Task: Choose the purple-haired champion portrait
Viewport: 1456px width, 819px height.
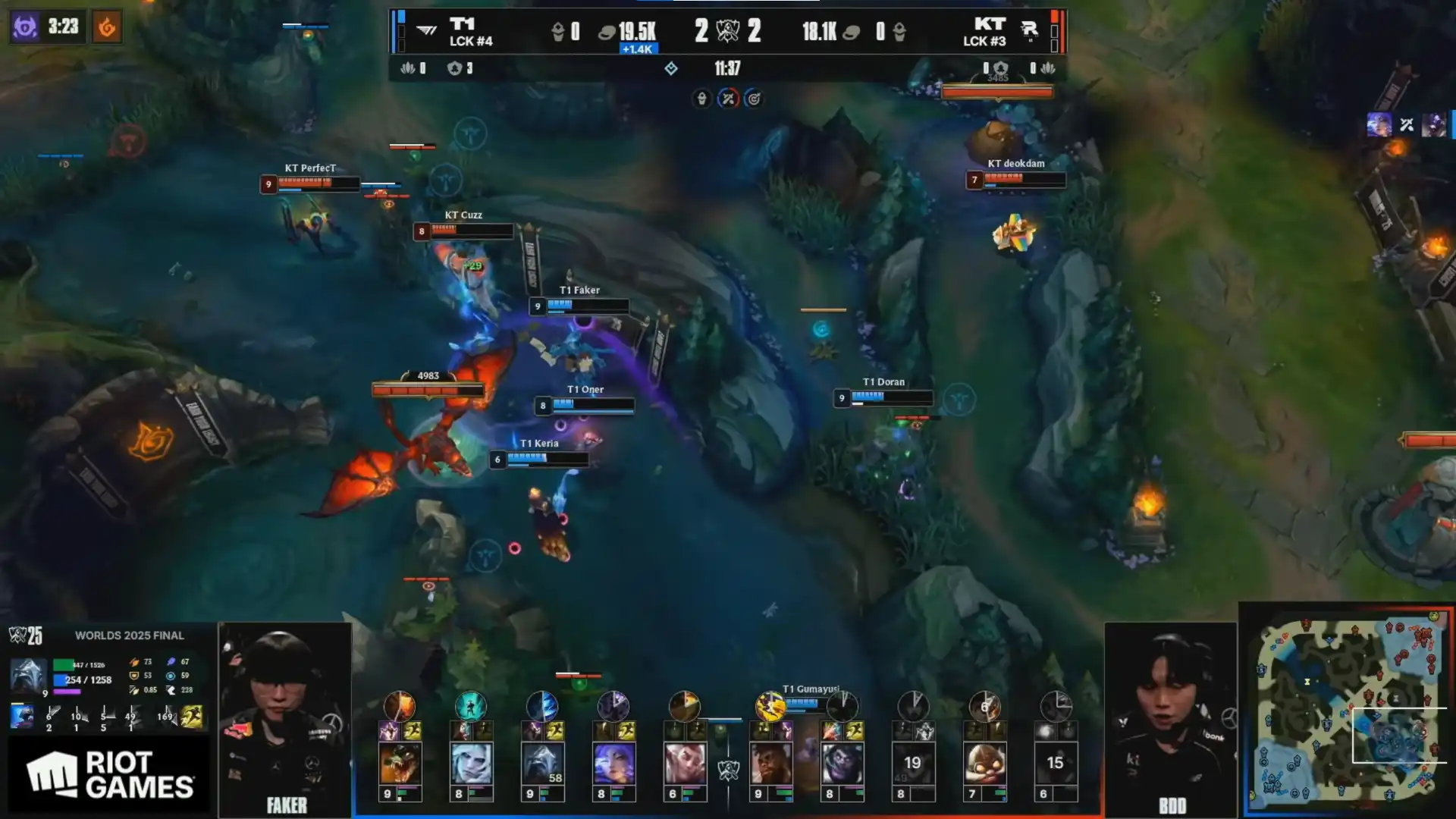Action: point(613,763)
